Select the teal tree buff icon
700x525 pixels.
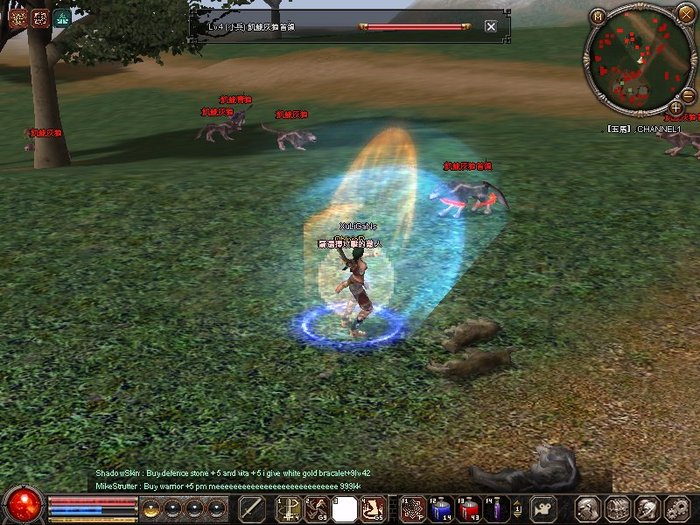(x=62, y=17)
